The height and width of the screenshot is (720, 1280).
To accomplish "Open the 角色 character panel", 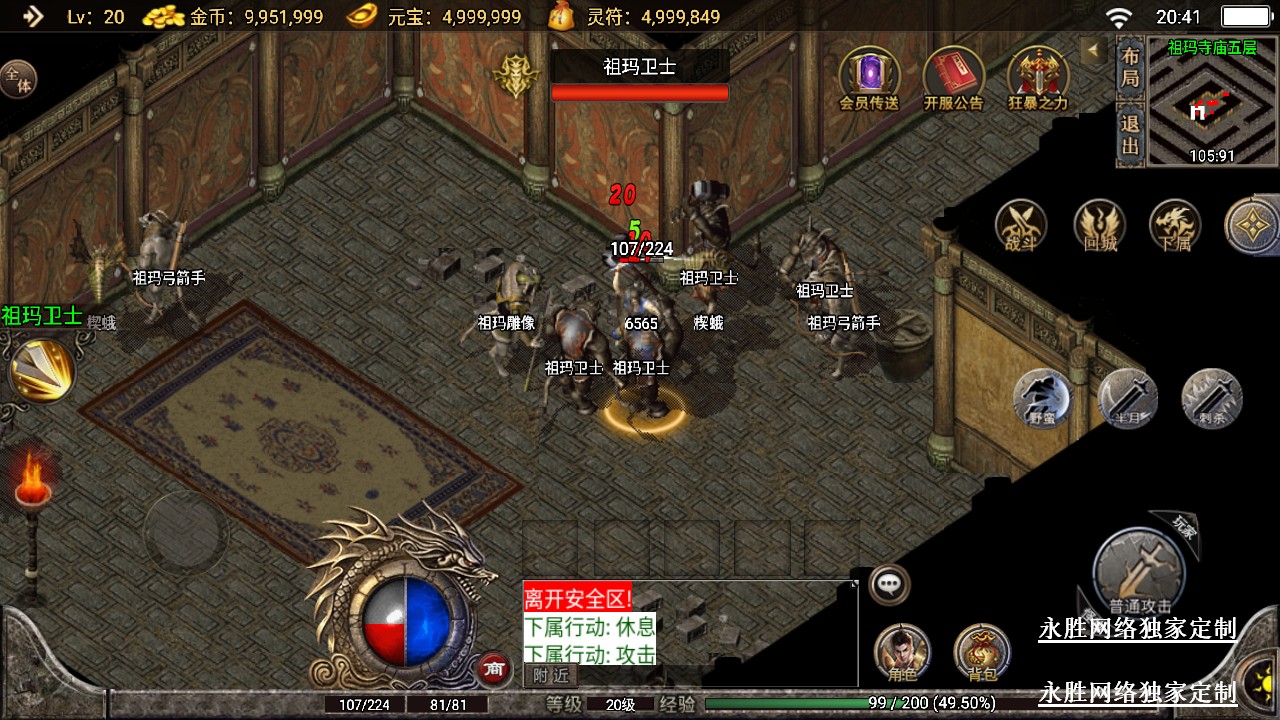I will coord(902,652).
